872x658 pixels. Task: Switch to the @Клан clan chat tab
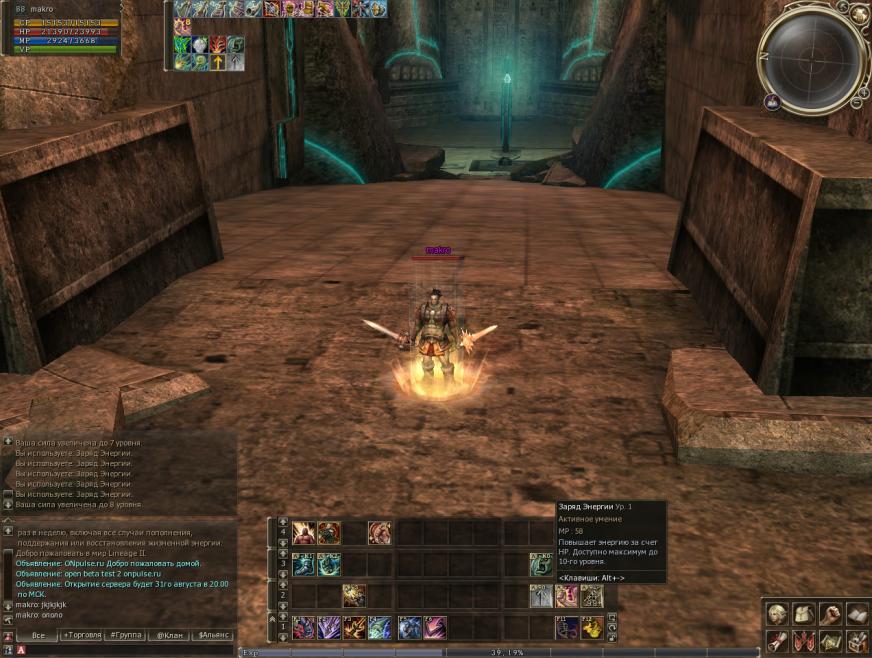pos(170,635)
